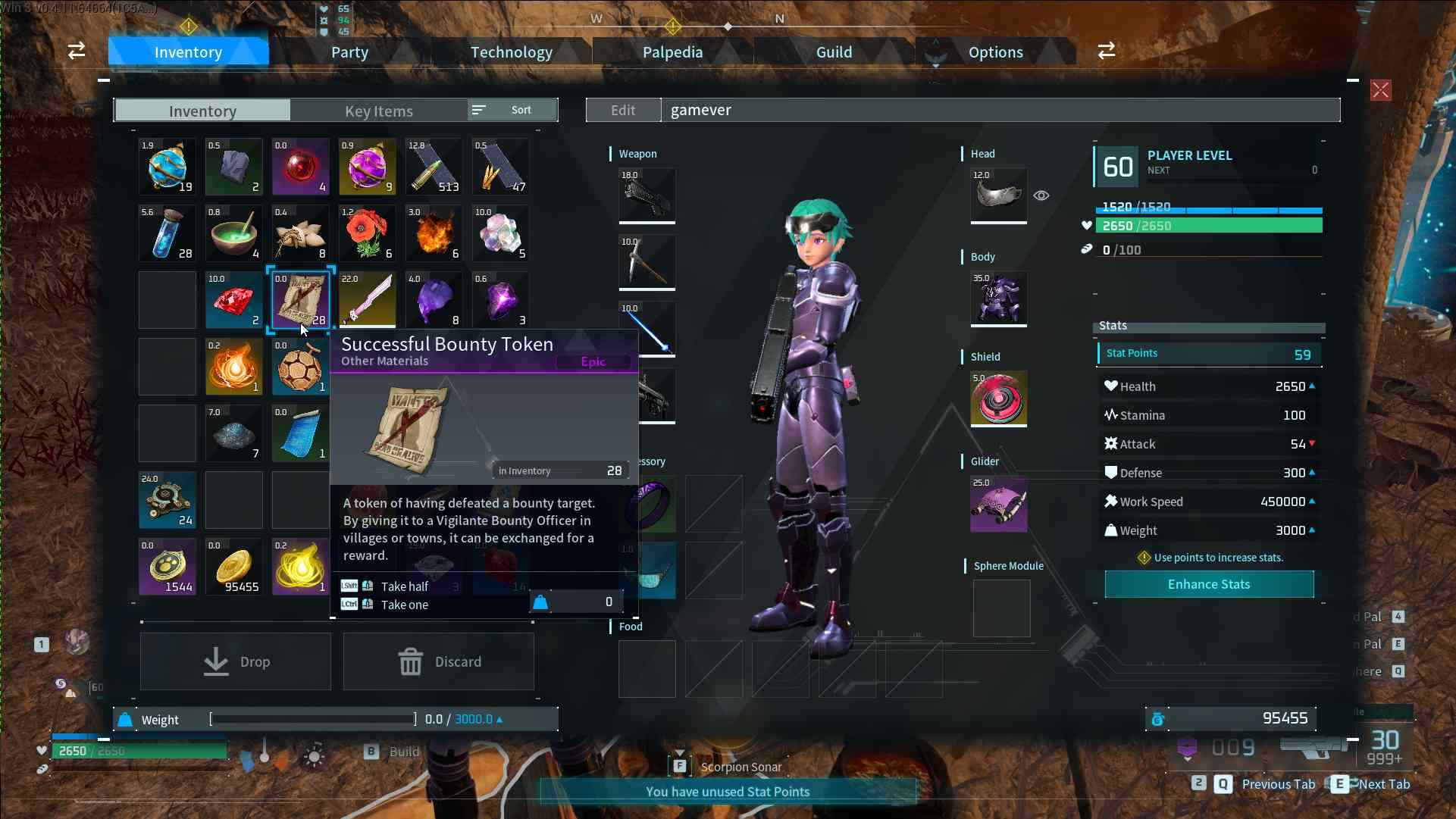Select the red poppy flower slot

(x=368, y=233)
